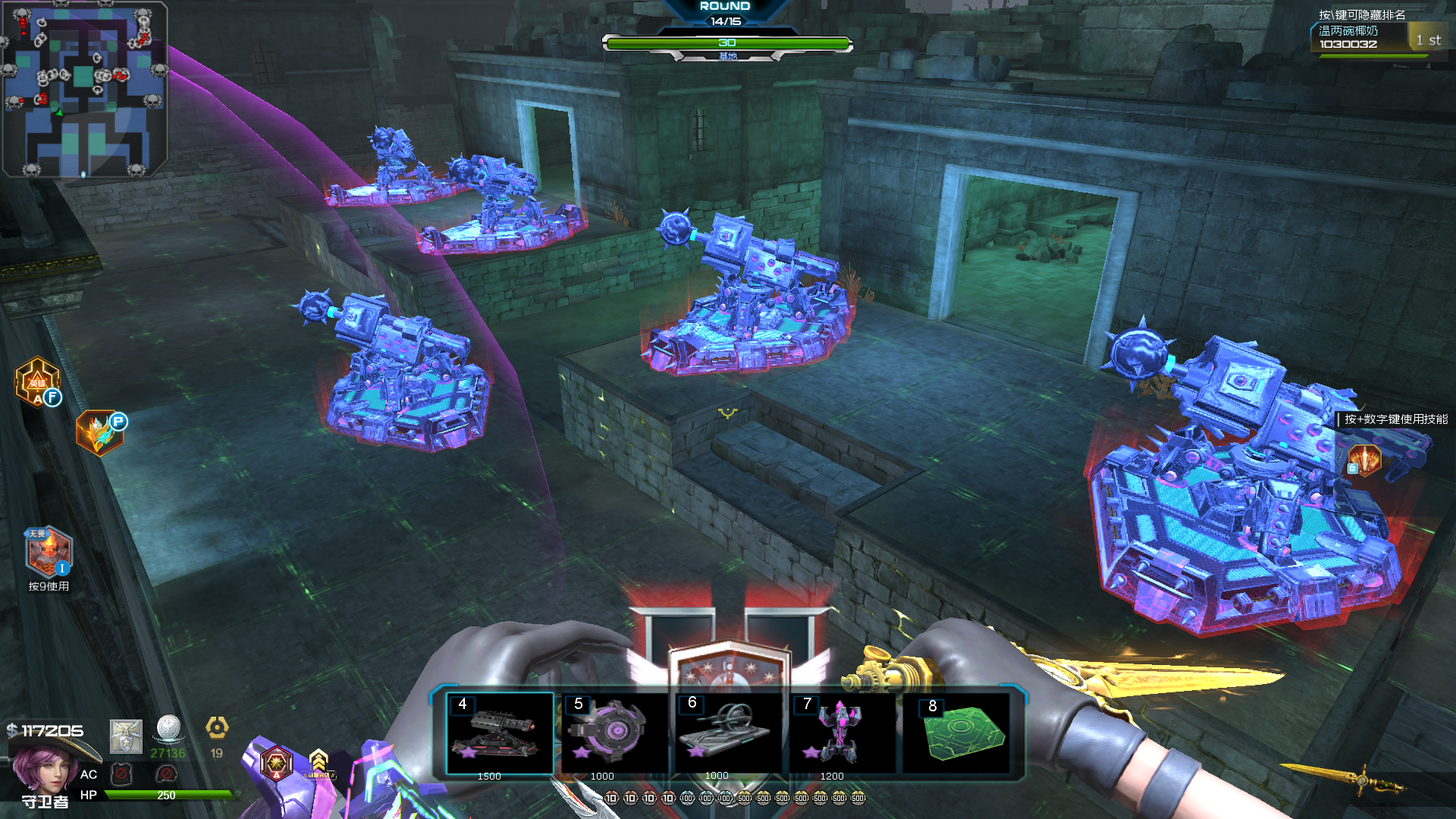The height and width of the screenshot is (819, 1456).
Task: Click the helmet status icon
Action: click(166, 774)
